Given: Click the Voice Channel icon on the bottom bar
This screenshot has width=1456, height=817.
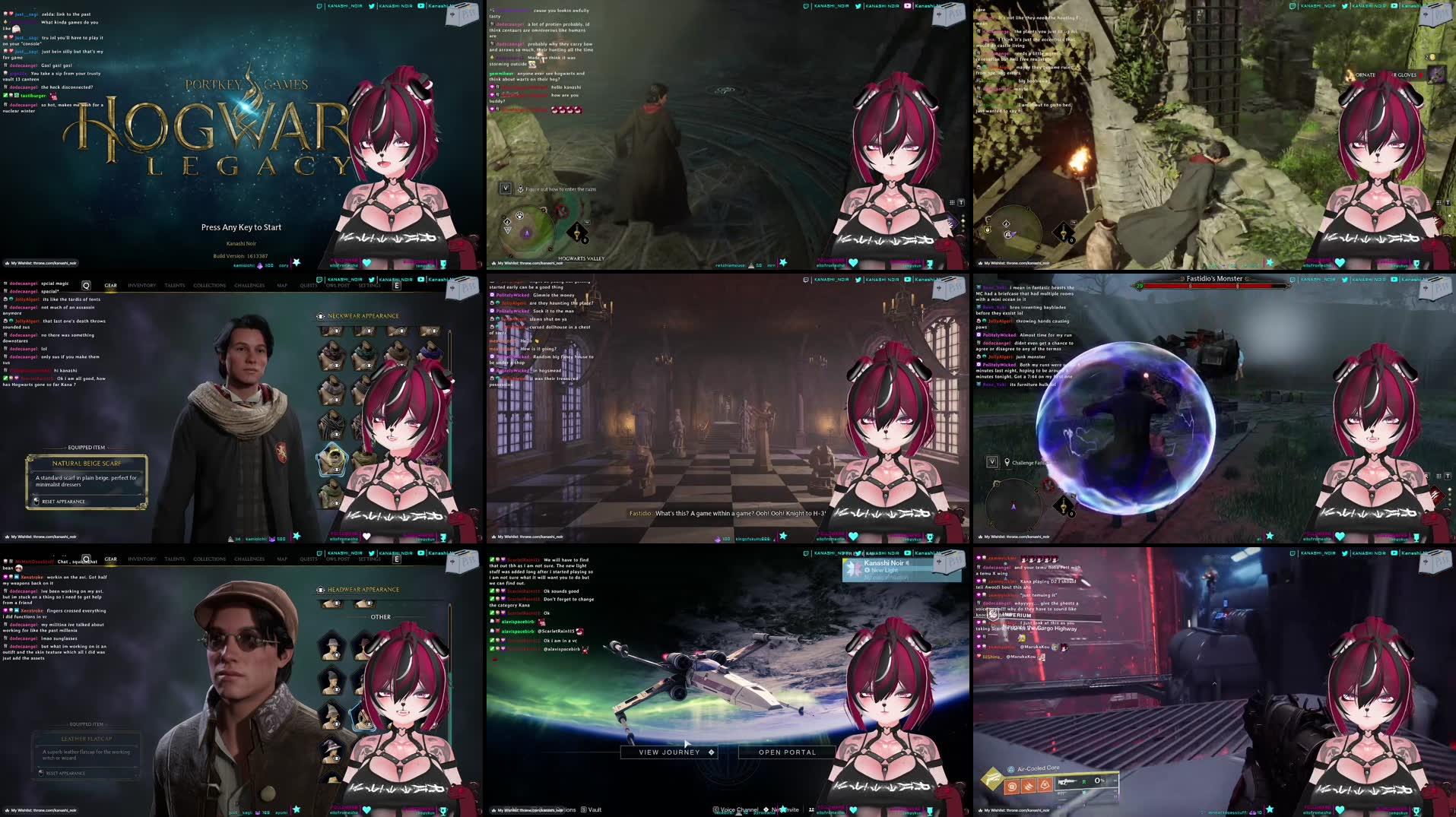Looking at the screenshot, I should coord(716,810).
